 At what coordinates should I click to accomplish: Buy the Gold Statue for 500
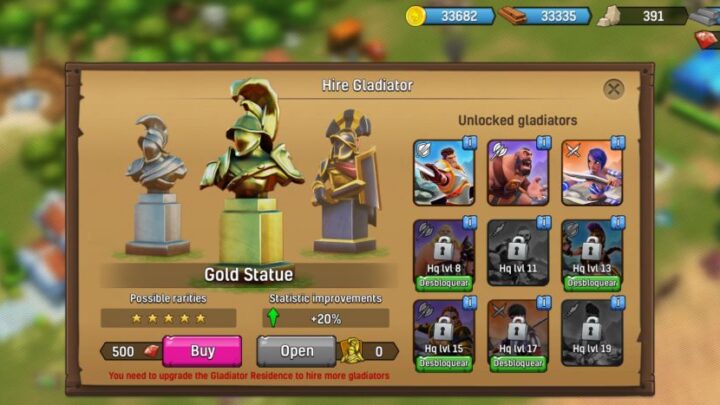(202, 351)
